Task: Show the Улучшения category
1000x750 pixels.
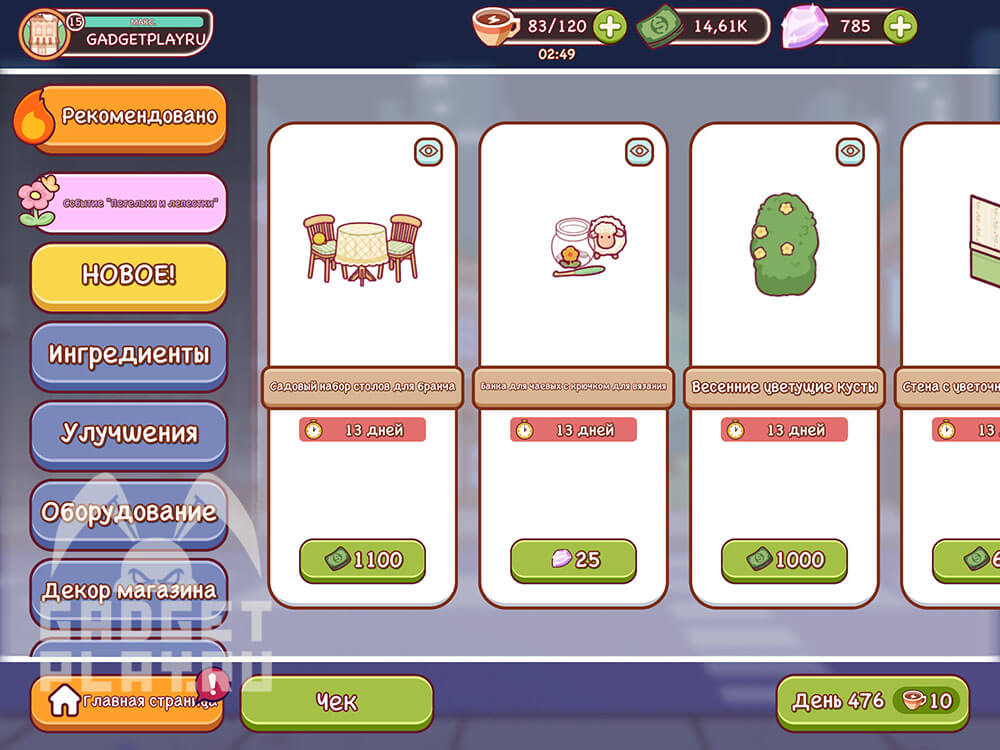Action: (130, 433)
